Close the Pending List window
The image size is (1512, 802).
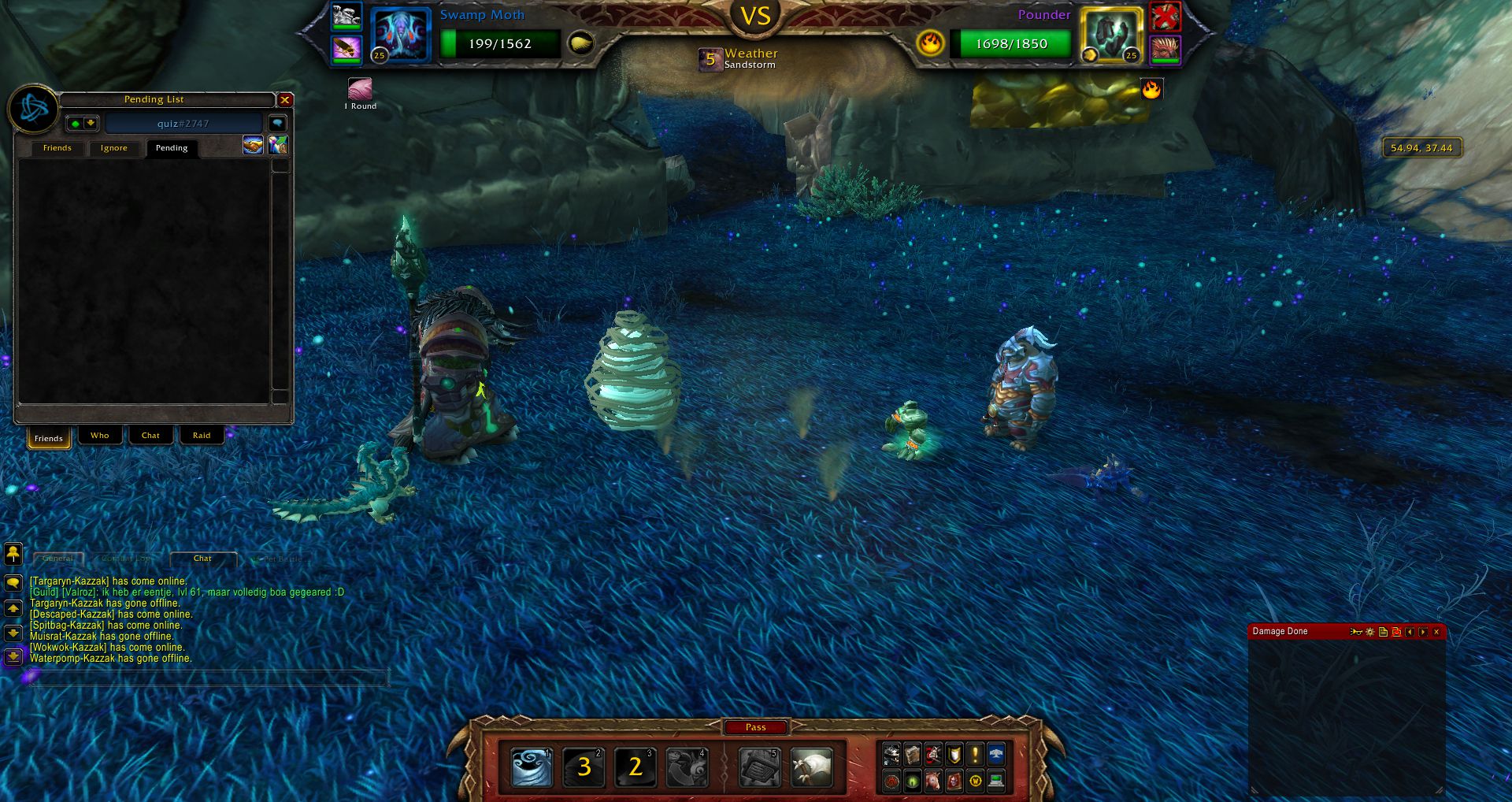285,100
